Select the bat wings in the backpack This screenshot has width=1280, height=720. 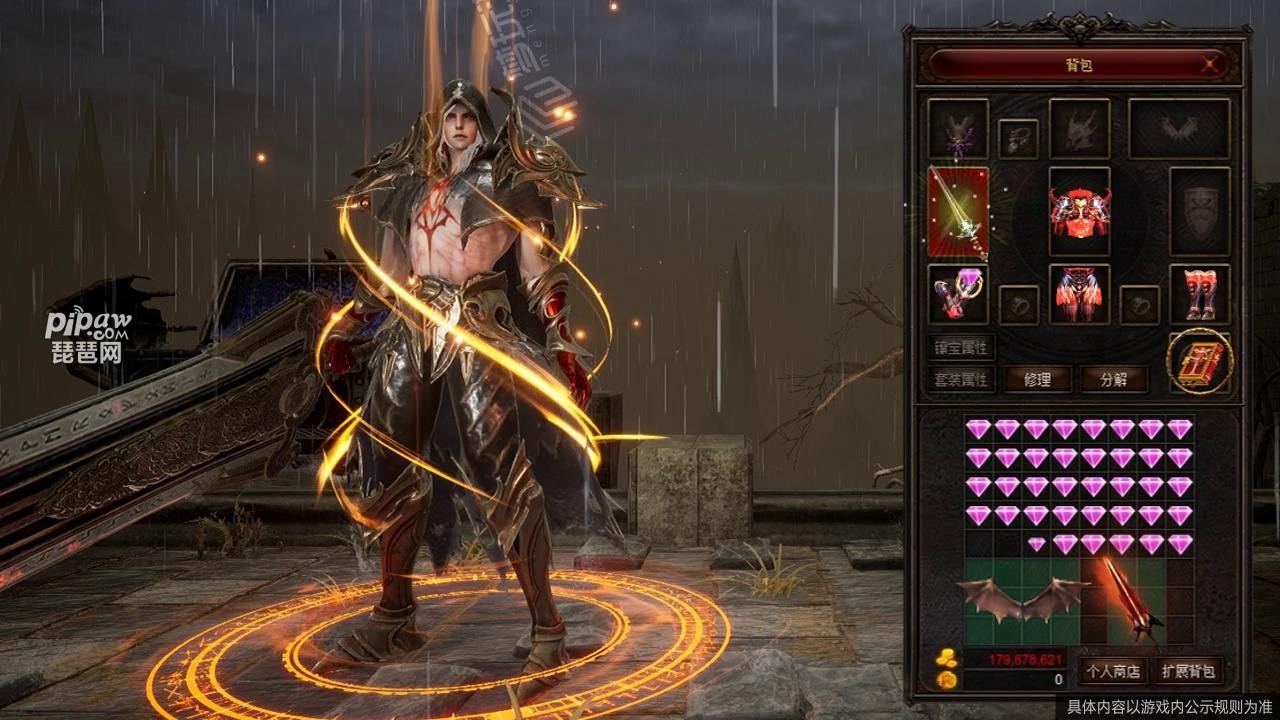pos(1023,599)
